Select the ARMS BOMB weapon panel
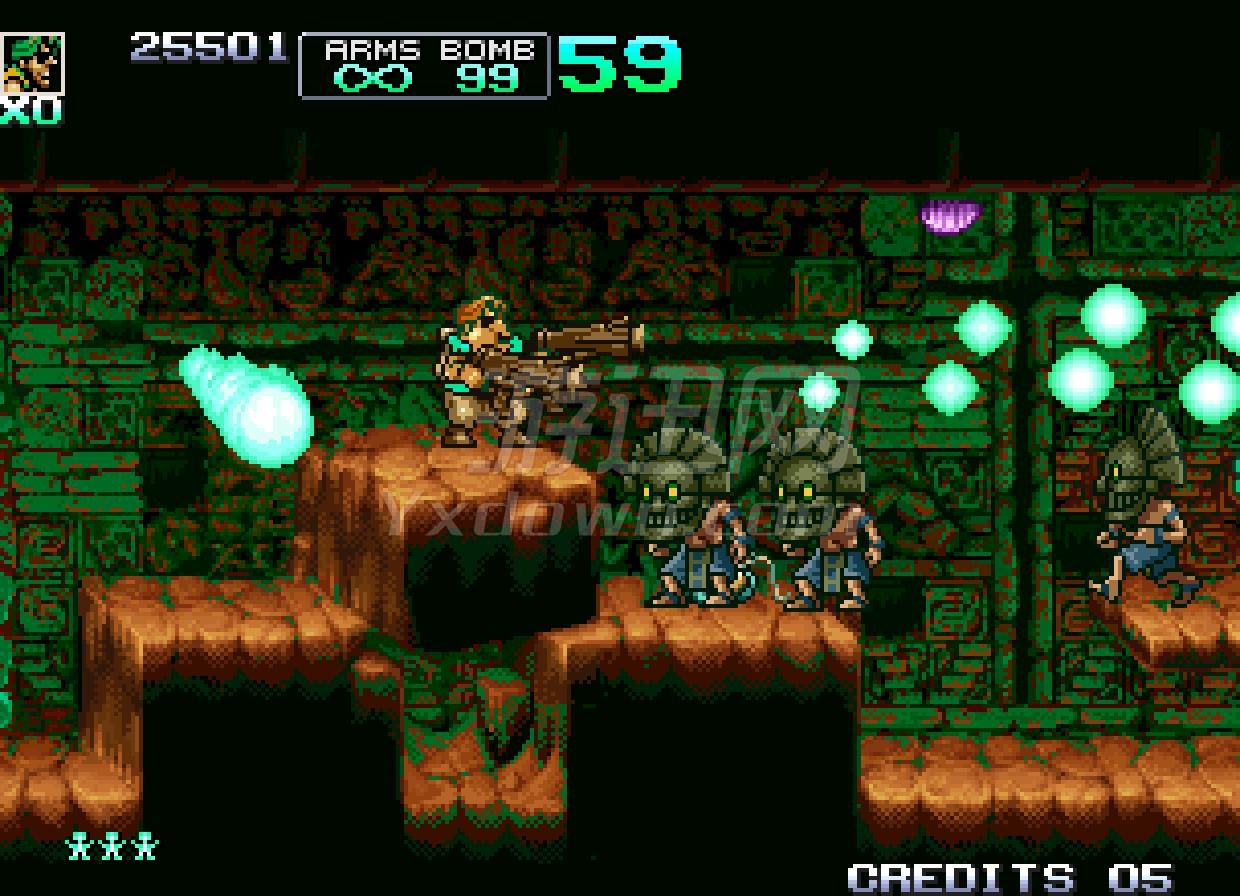1240x896 pixels. (424, 66)
